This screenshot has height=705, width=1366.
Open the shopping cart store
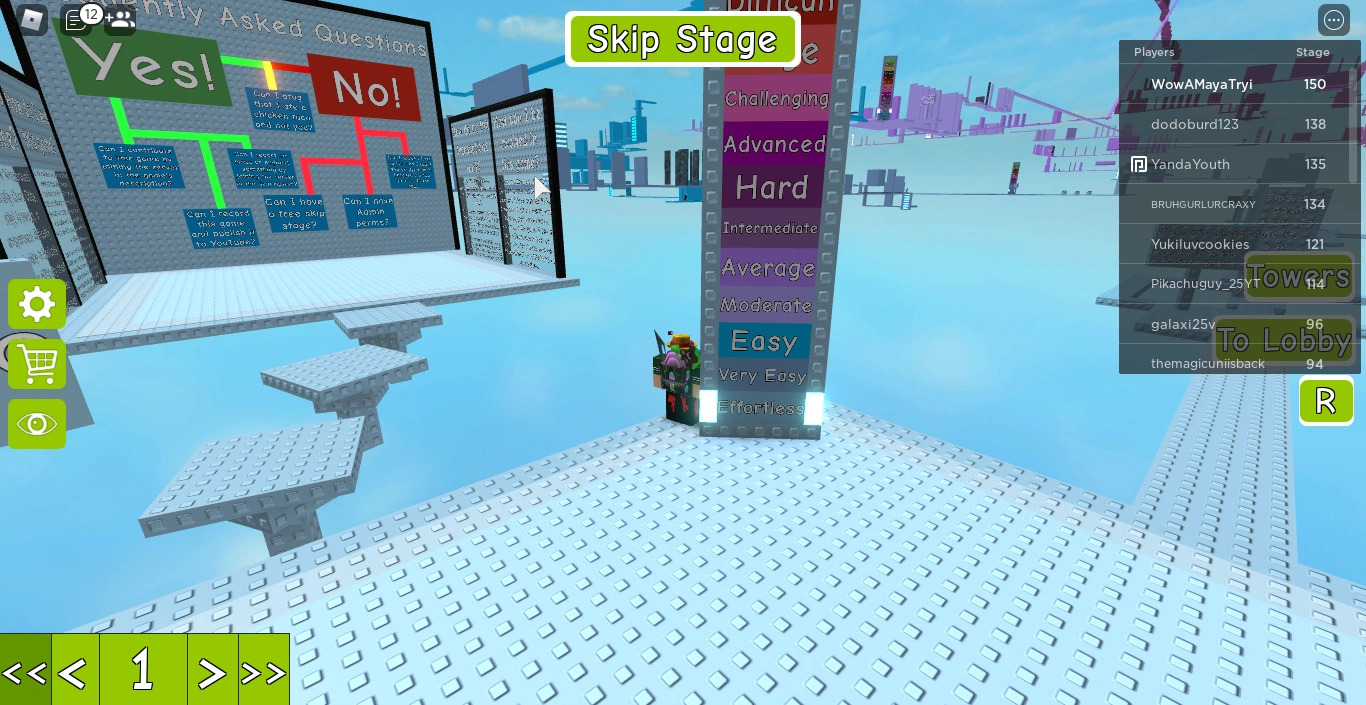coord(37,364)
